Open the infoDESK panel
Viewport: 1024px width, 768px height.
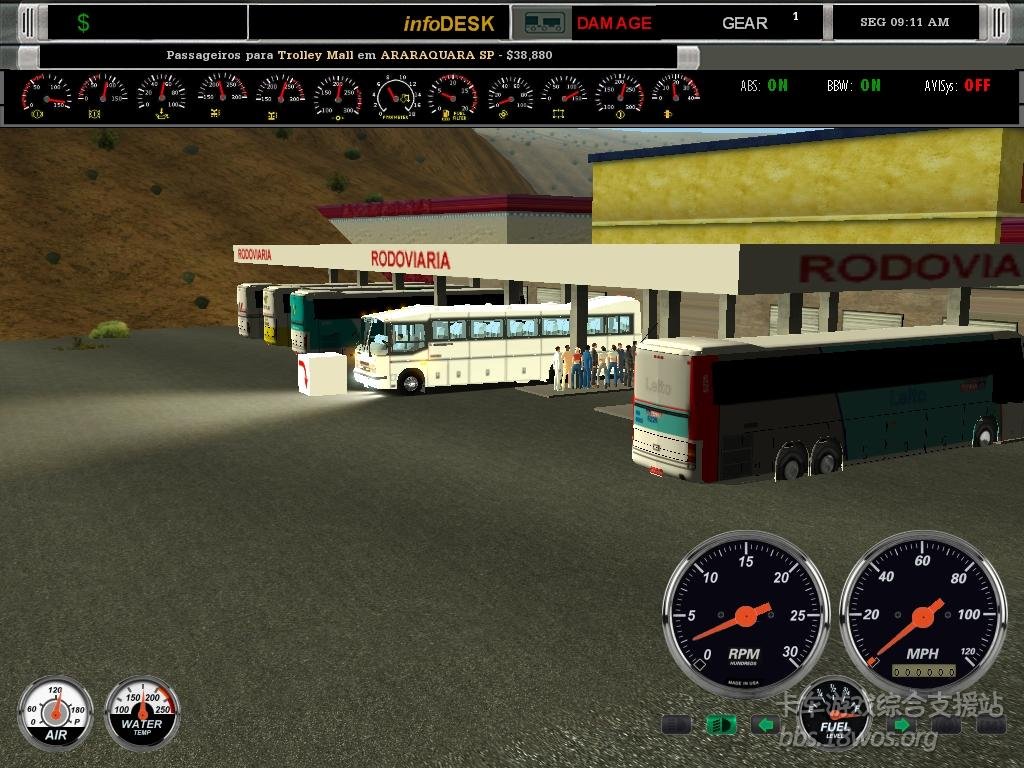449,23
